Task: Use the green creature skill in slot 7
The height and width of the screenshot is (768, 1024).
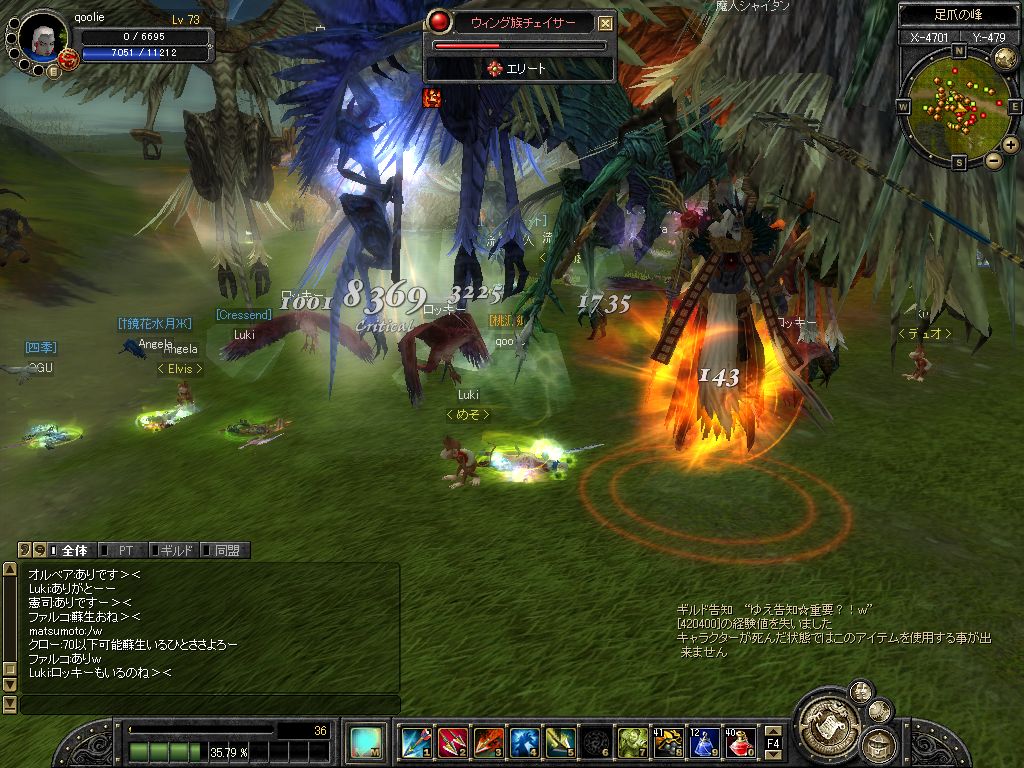Action: [x=632, y=742]
